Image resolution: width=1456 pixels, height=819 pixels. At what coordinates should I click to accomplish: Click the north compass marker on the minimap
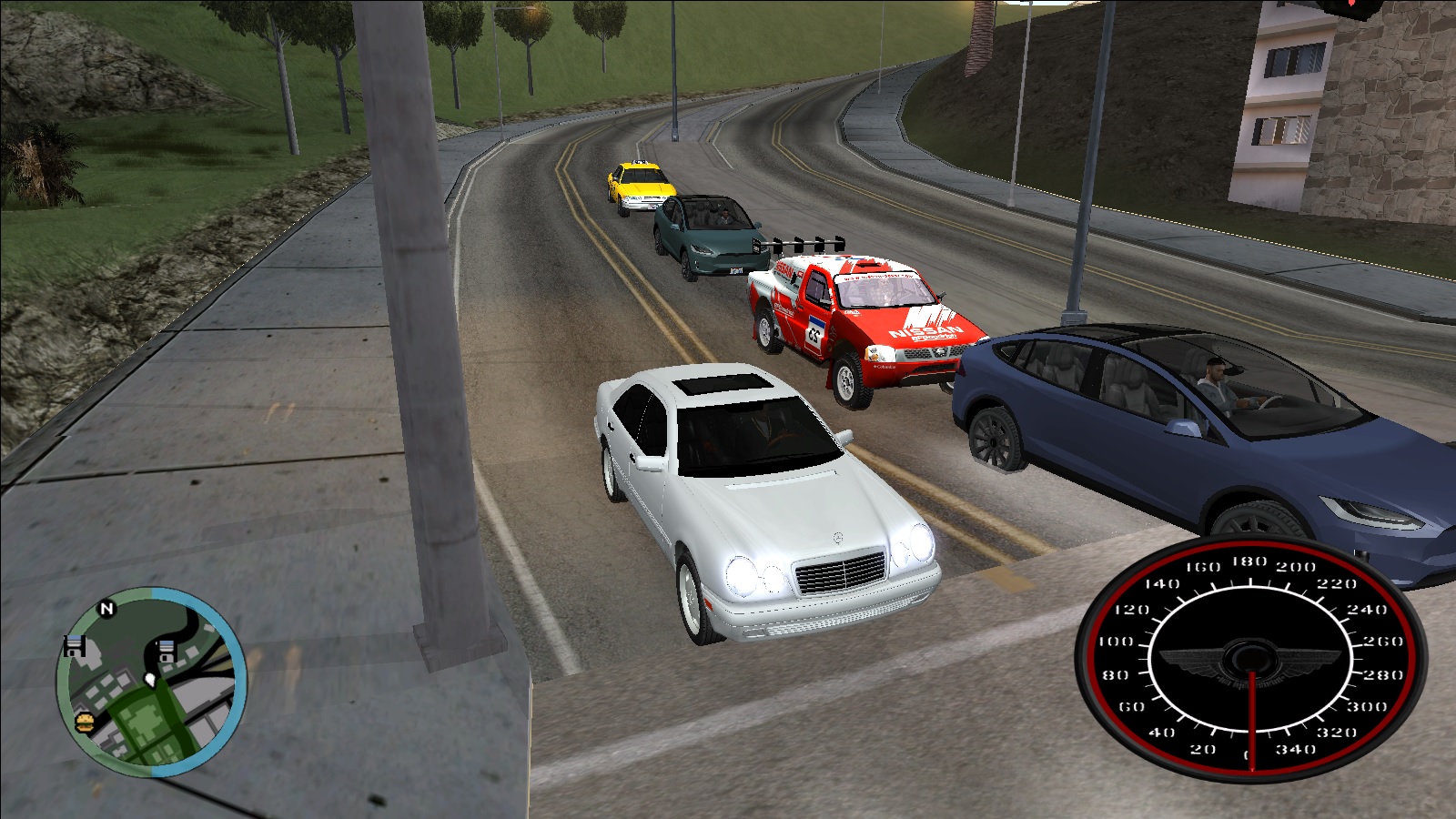[x=106, y=609]
